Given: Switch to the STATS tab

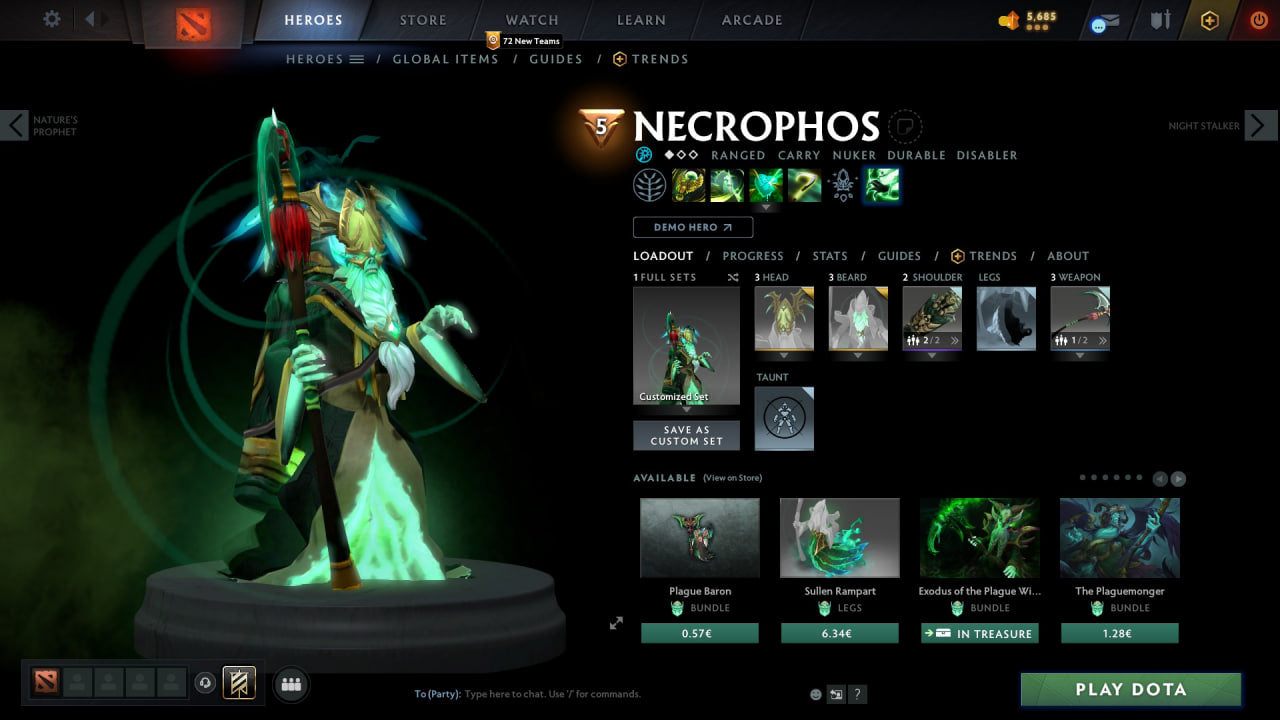Looking at the screenshot, I should pyautogui.click(x=829, y=255).
